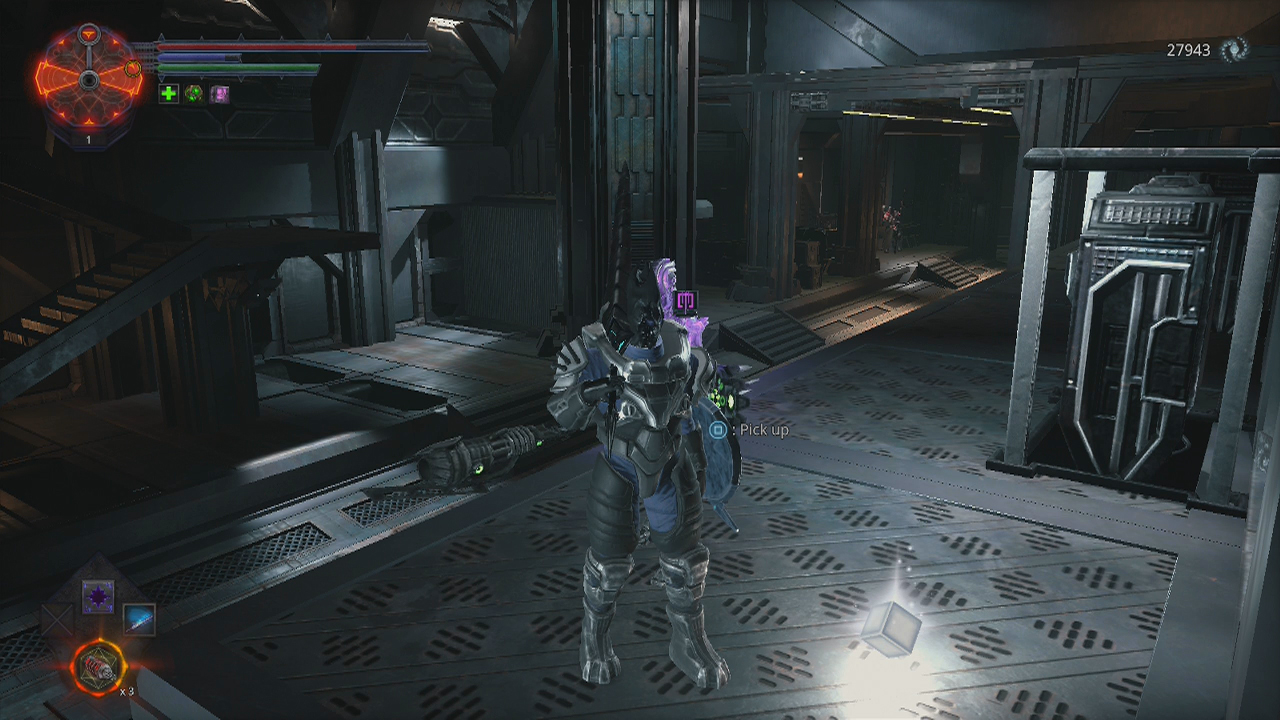
Task: Click the empty X-marked equipment slot
Action: click(56, 618)
